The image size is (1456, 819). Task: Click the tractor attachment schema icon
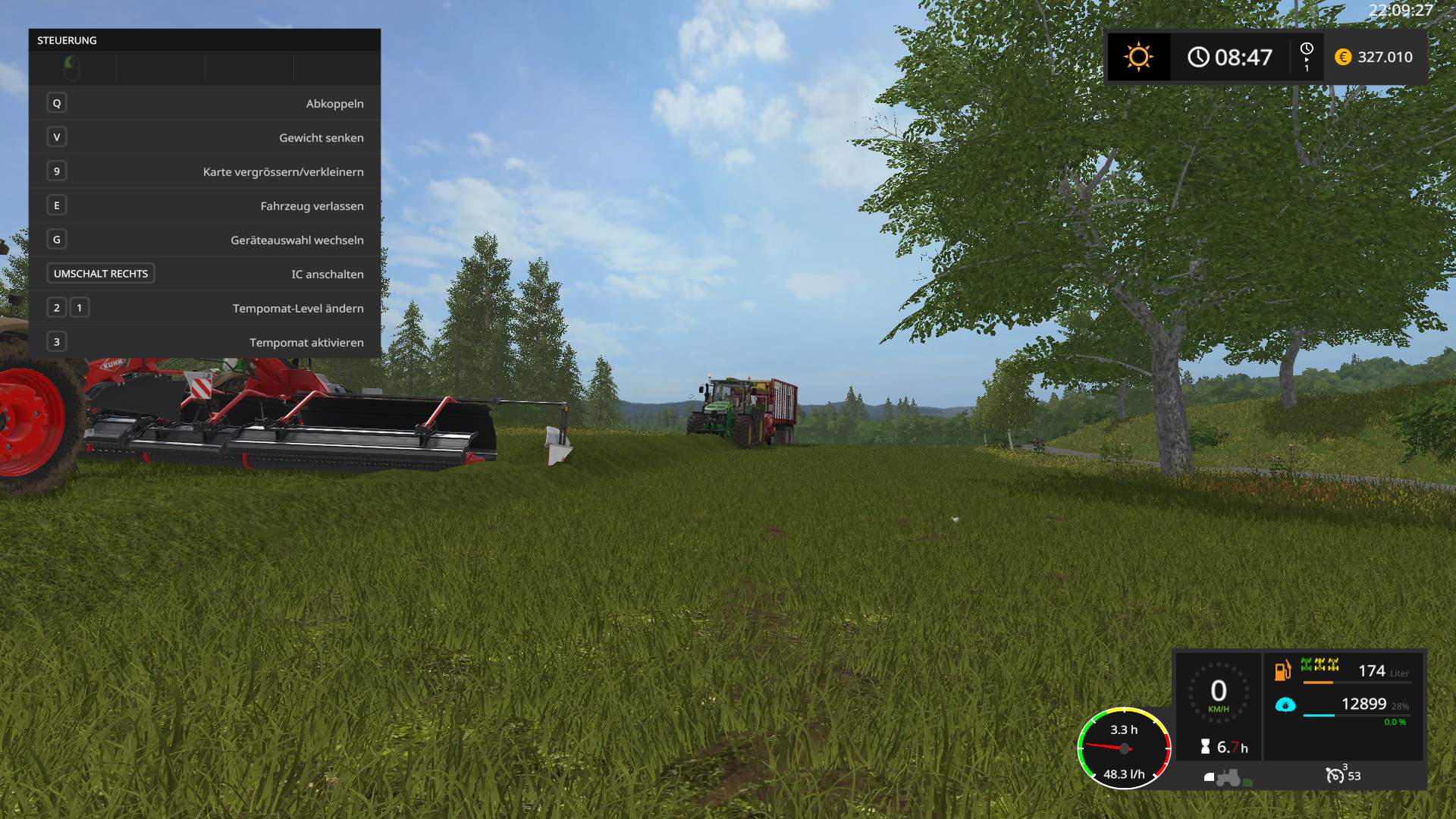[1228, 777]
